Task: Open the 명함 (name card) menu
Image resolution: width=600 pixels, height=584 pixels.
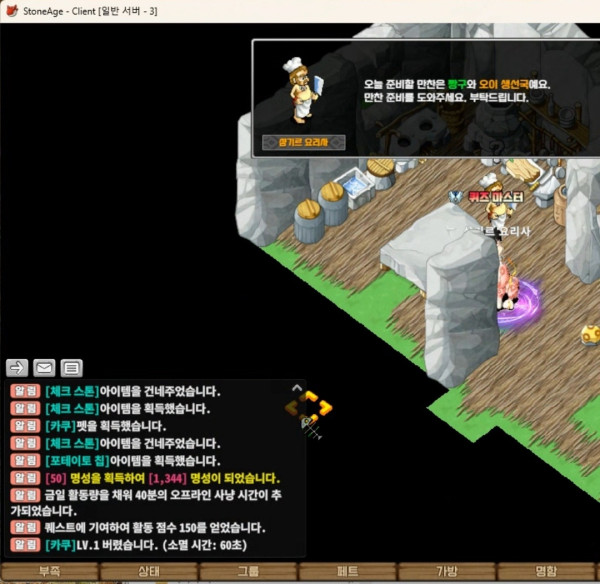Action: 546,573
